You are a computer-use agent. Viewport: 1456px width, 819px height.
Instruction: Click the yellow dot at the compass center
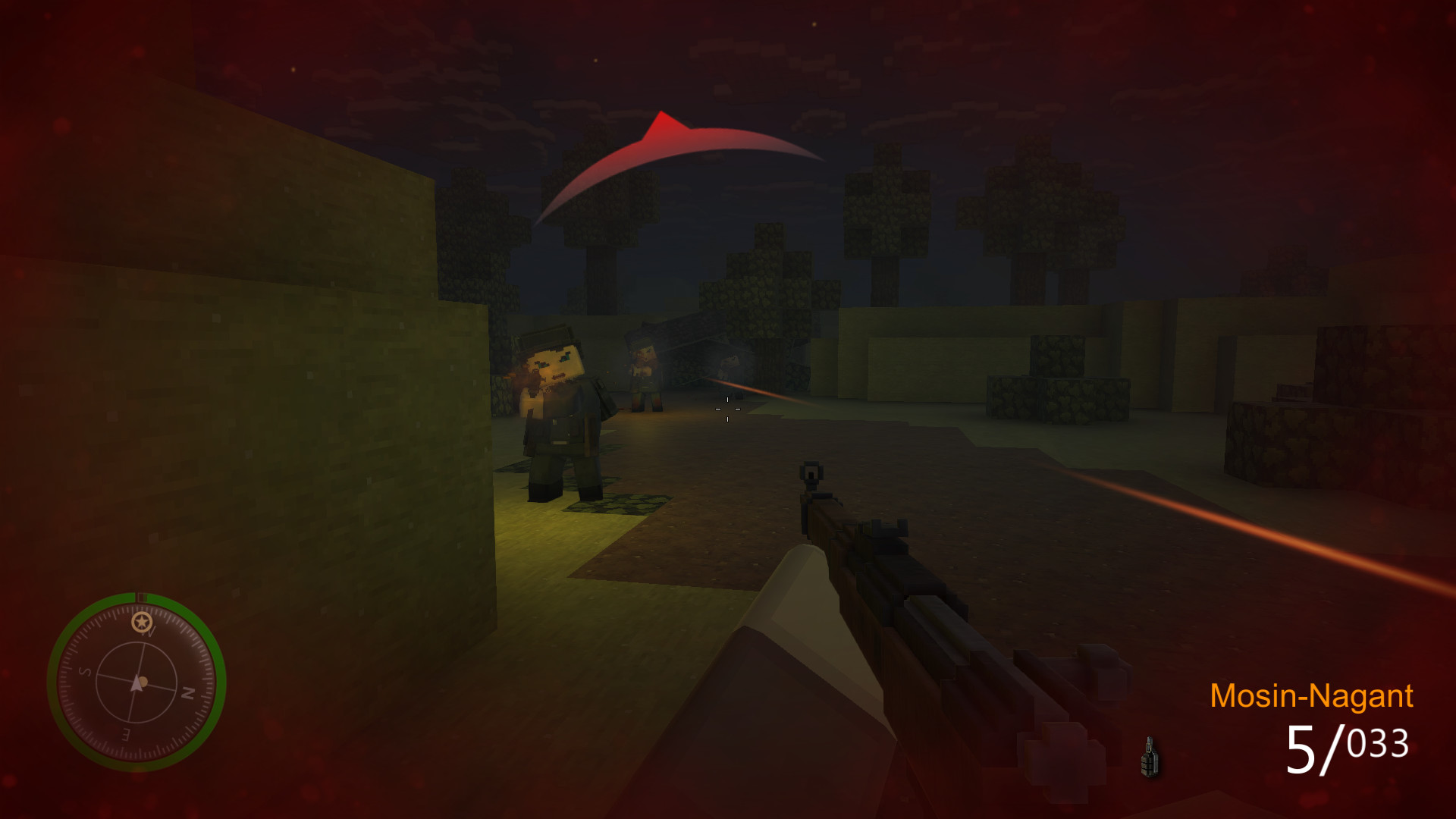pos(143,682)
